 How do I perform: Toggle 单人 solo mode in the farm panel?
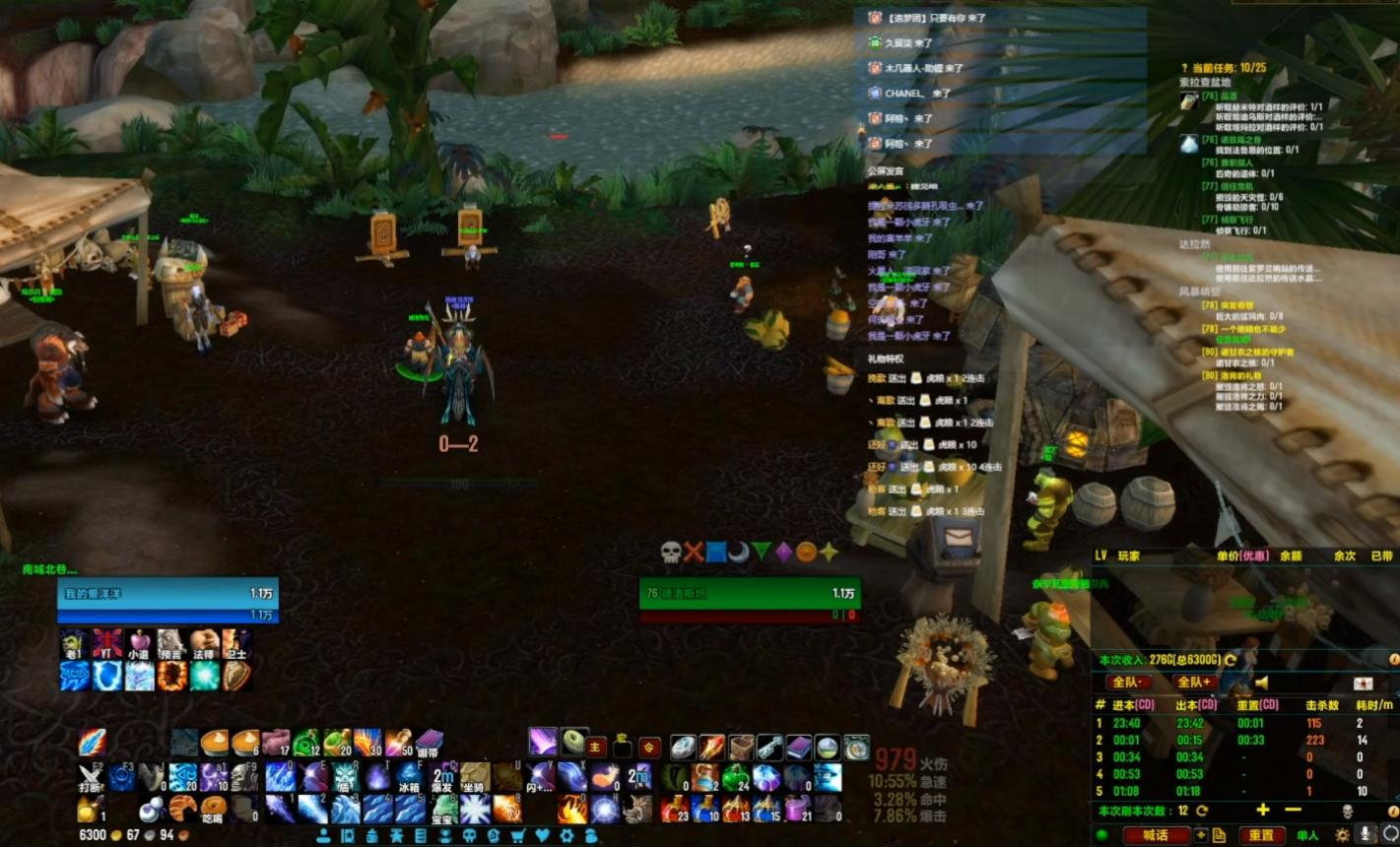coord(1307,835)
